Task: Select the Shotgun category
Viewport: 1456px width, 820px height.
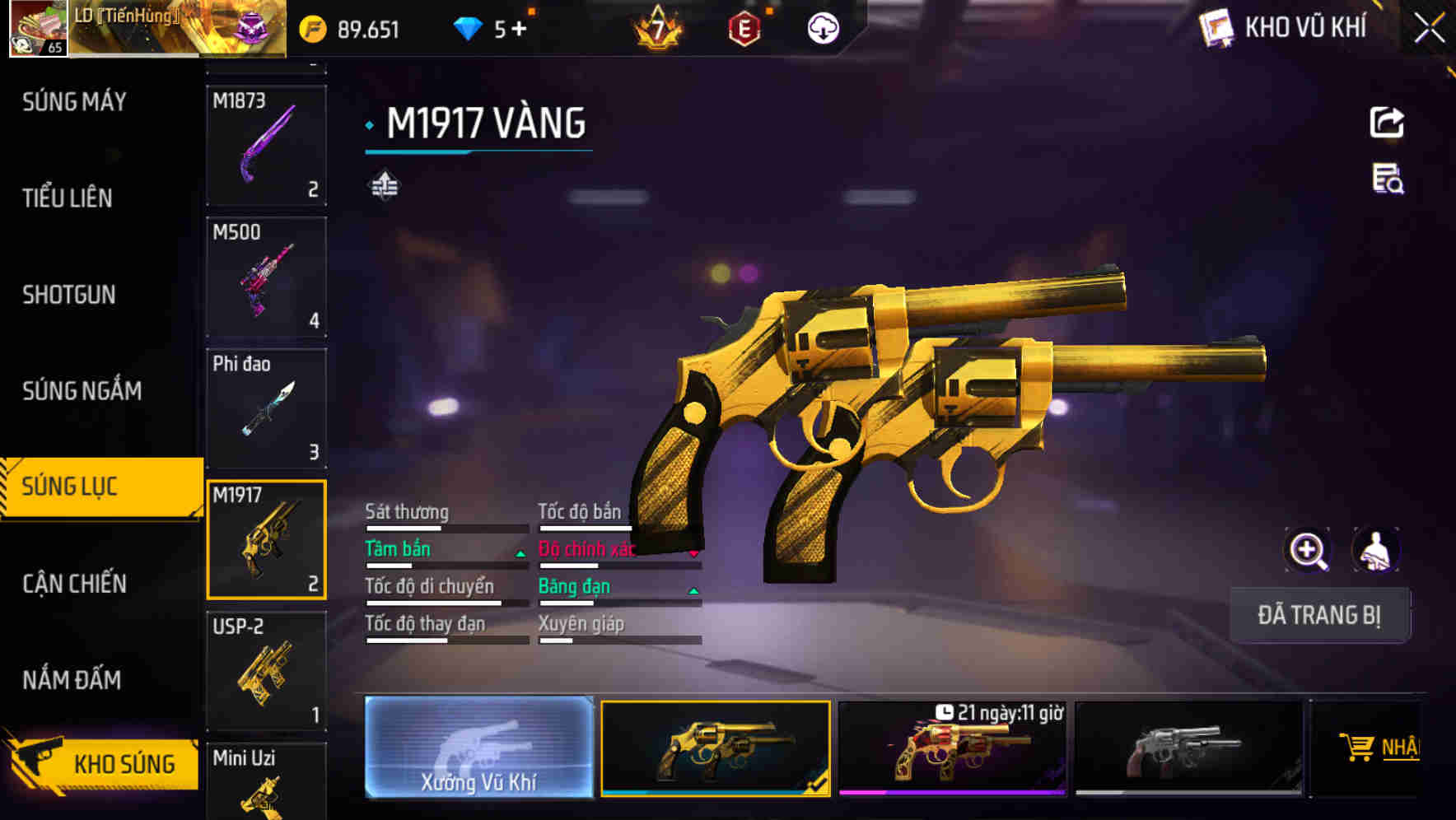Action: (x=69, y=295)
